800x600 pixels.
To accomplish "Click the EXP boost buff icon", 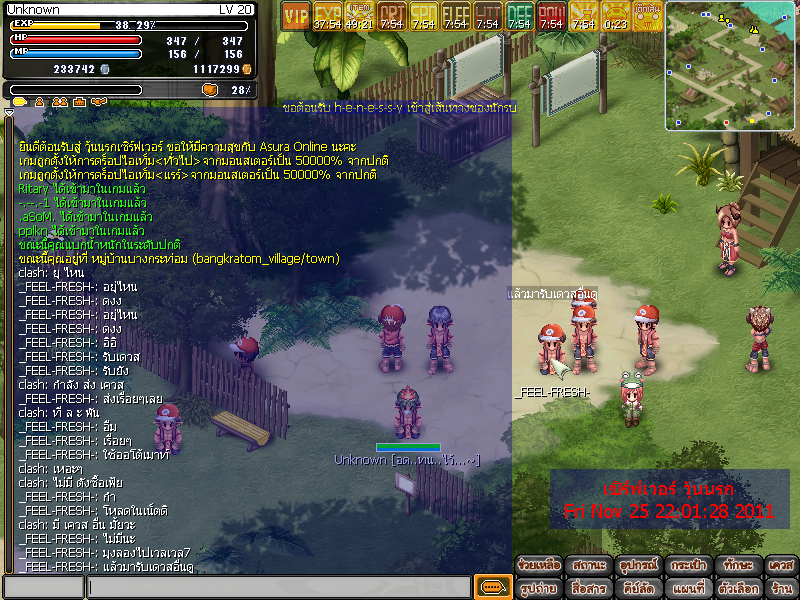I will tap(328, 16).
